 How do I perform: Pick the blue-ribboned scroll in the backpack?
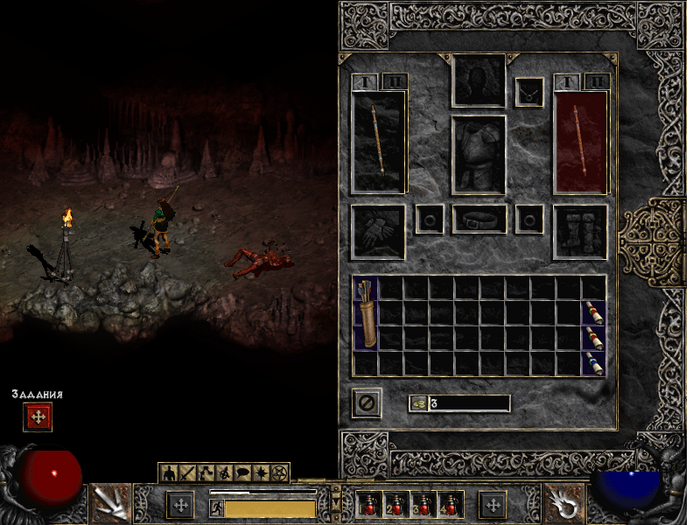[594, 363]
